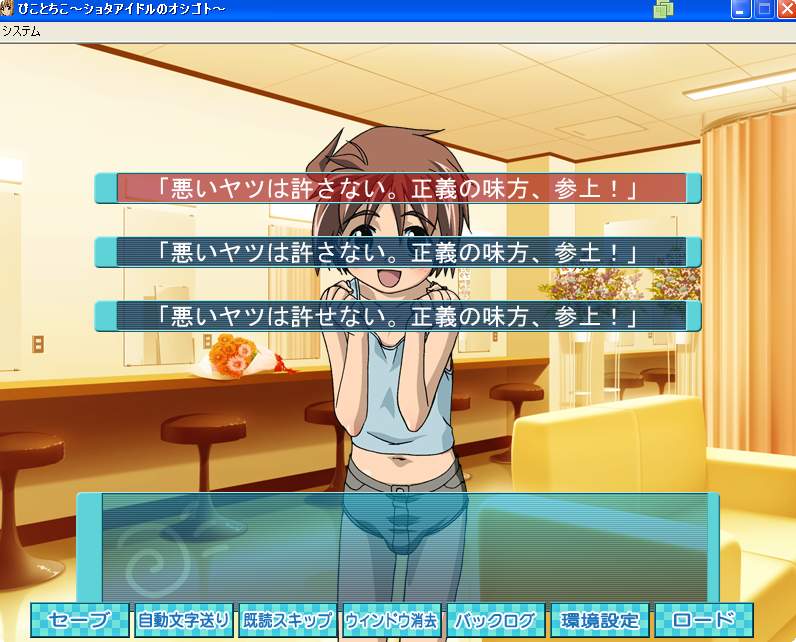Pick the choice containing 許せない
The height and width of the screenshot is (642, 796).
pos(398,316)
